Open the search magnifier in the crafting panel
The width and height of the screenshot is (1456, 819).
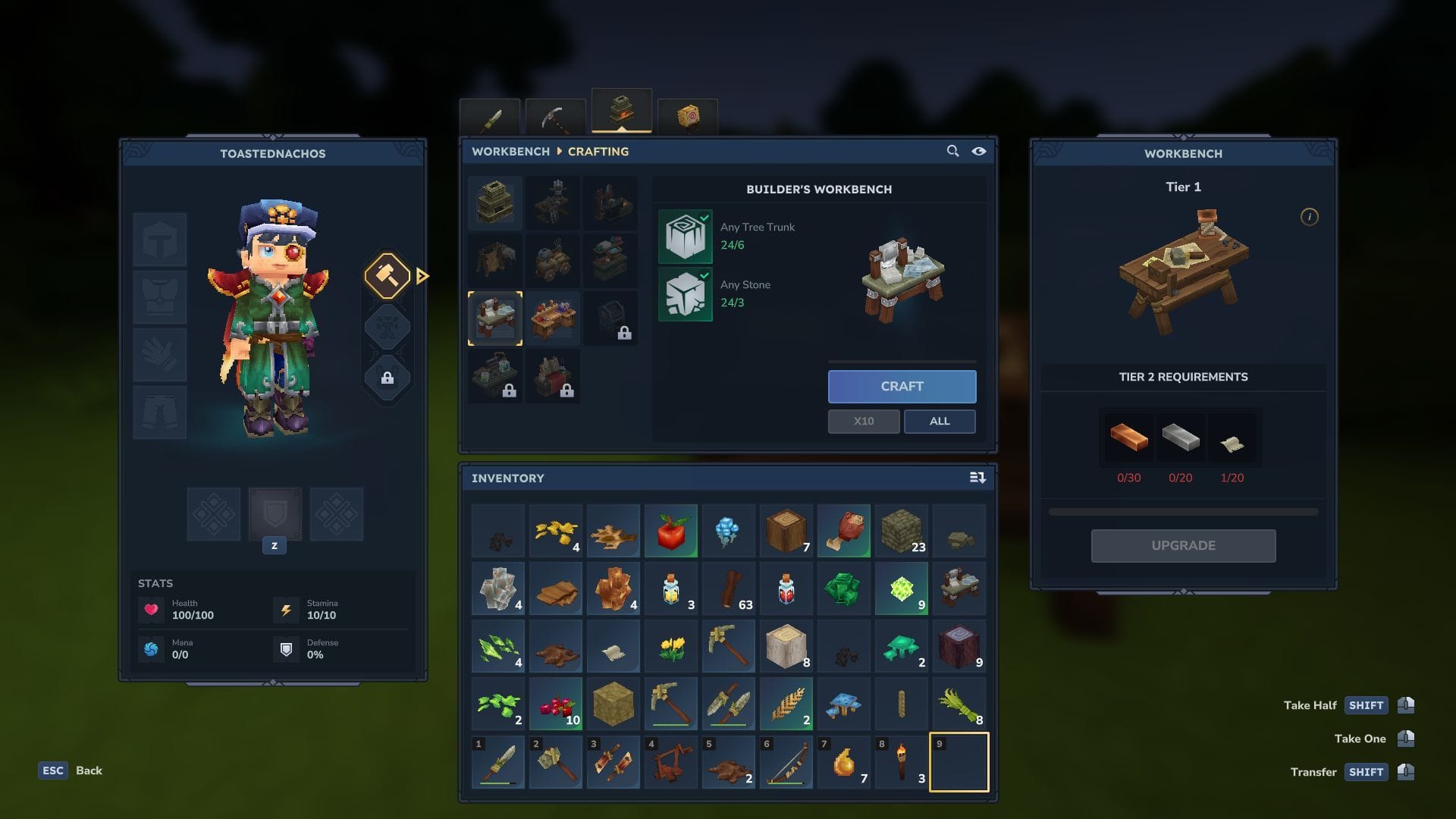pyautogui.click(x=952, y=151)
